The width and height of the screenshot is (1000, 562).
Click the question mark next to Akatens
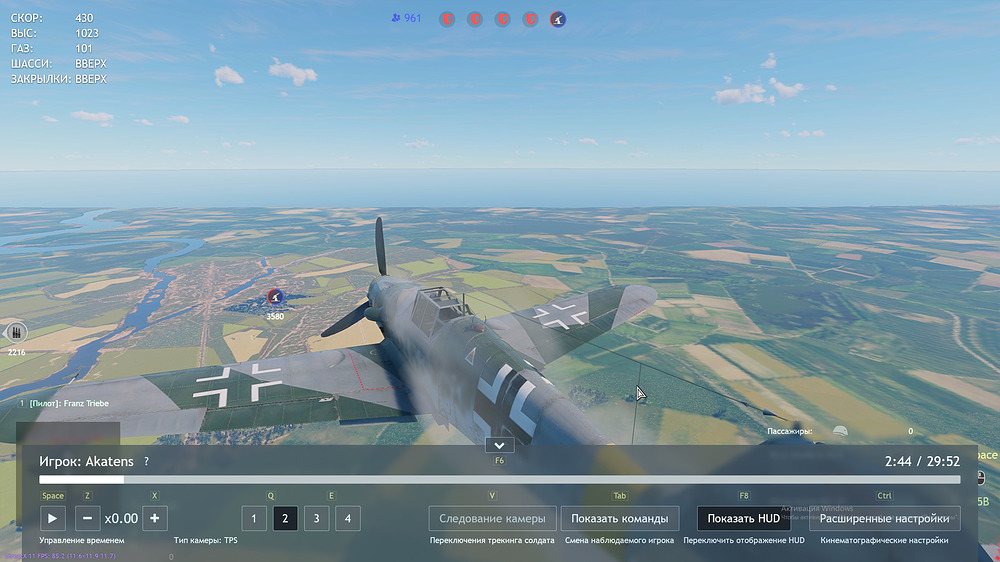point(146,462)
